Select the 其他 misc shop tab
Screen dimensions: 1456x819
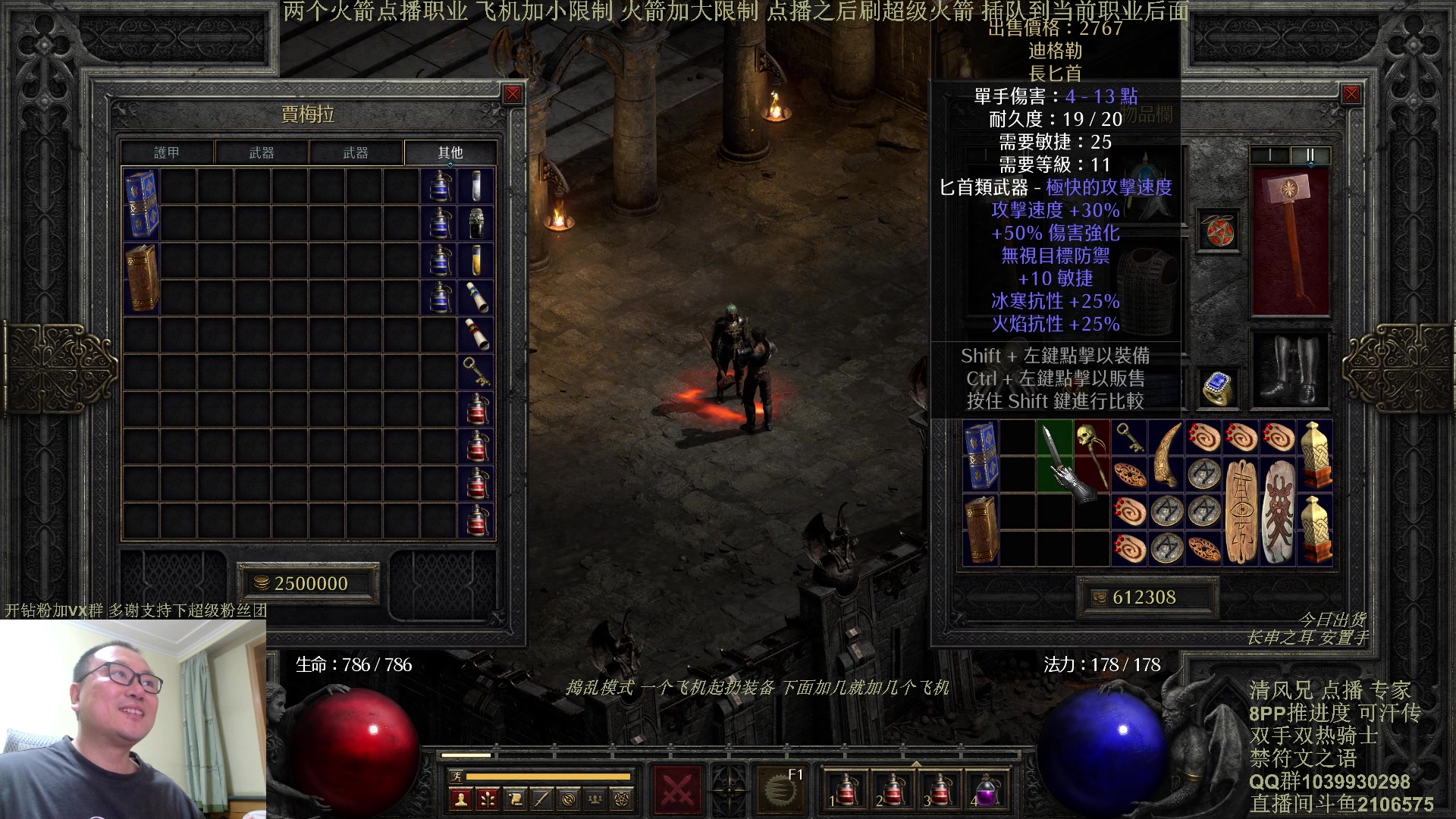pos(450,152)
